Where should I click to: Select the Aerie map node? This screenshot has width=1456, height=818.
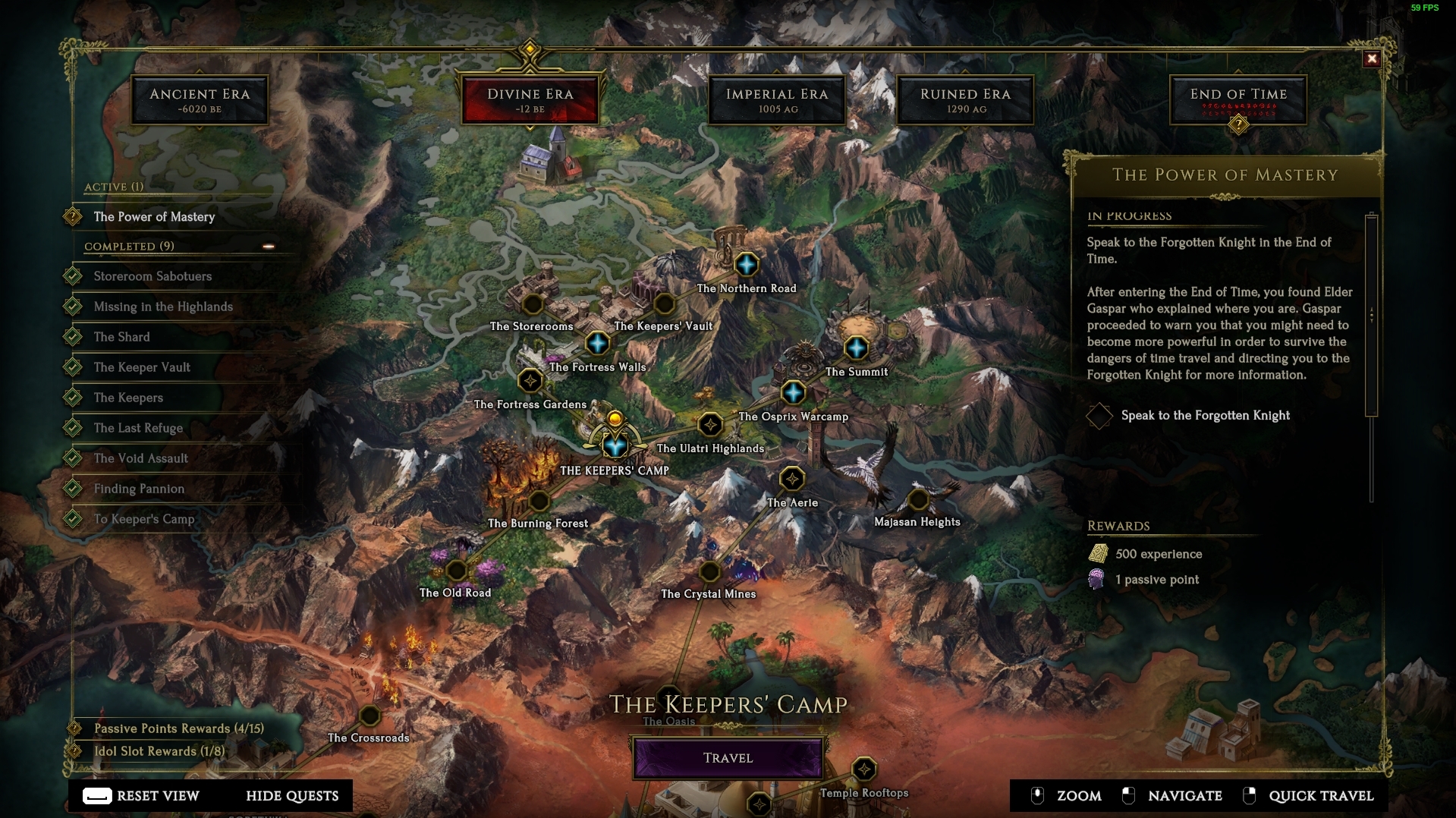(792, 479)
